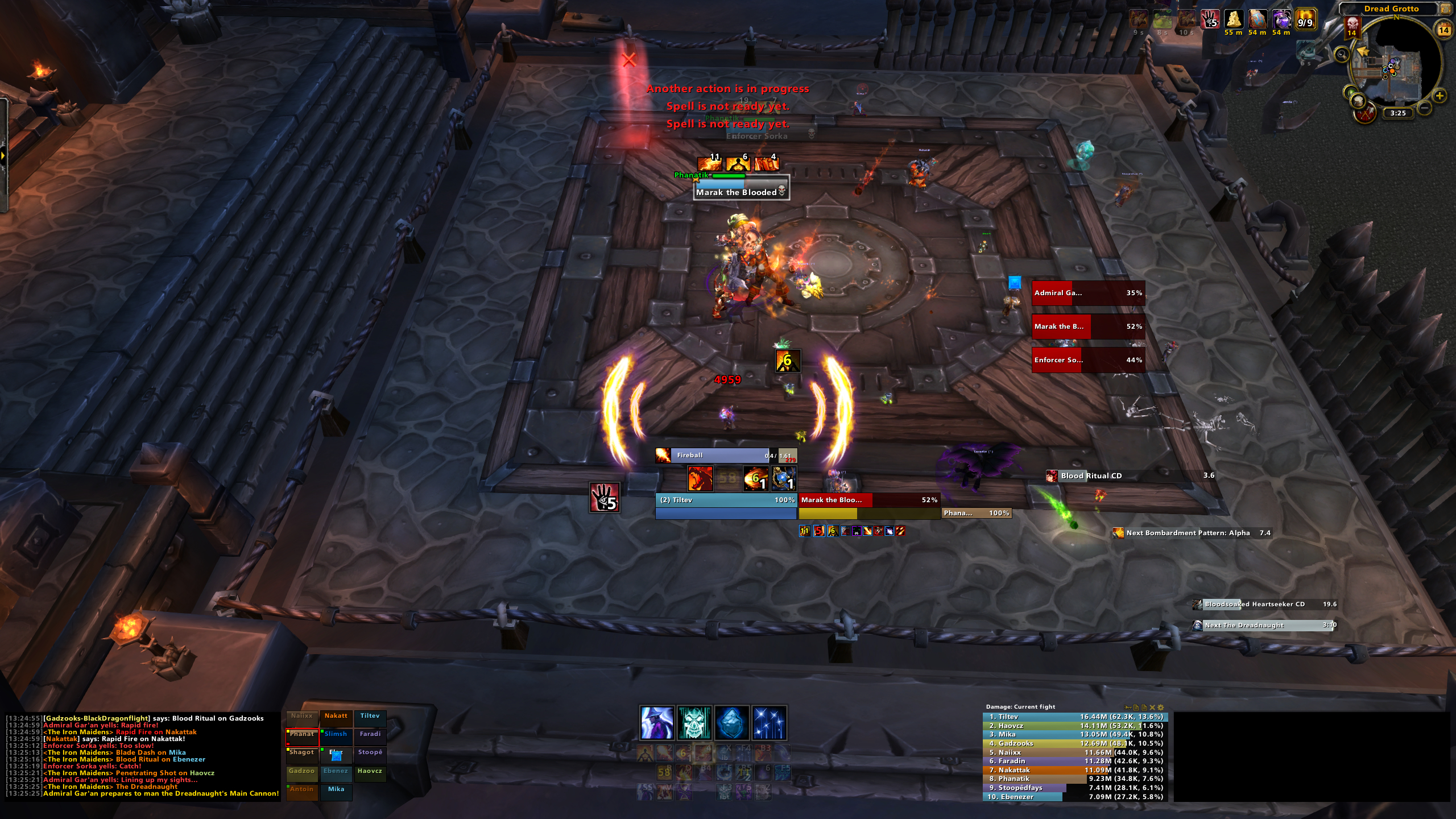Select the hourglass Alter Time icon labeled T

684,792
